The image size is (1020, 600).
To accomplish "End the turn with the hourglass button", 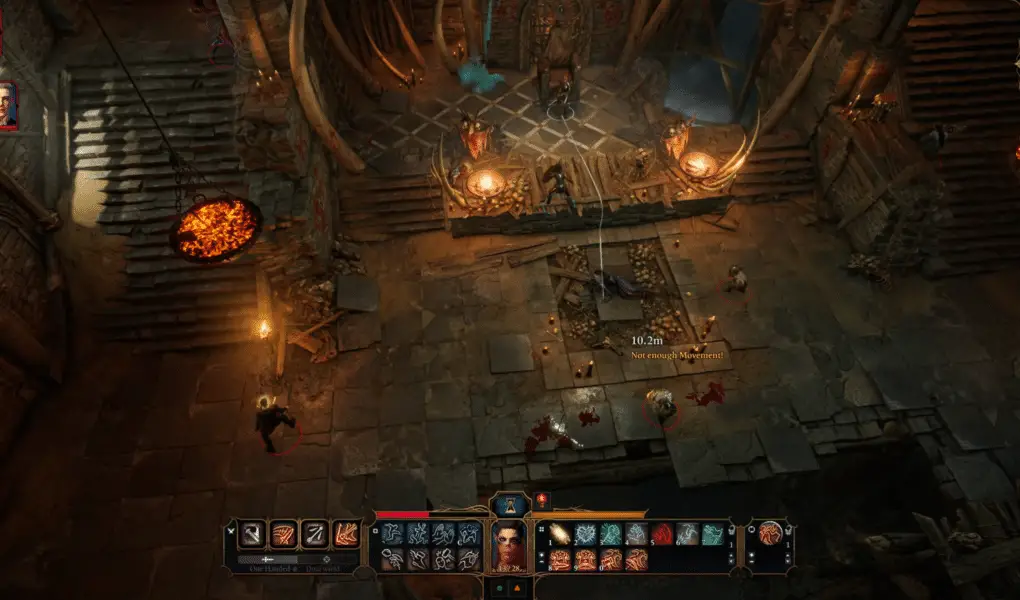I will click(x=510, y=506).
